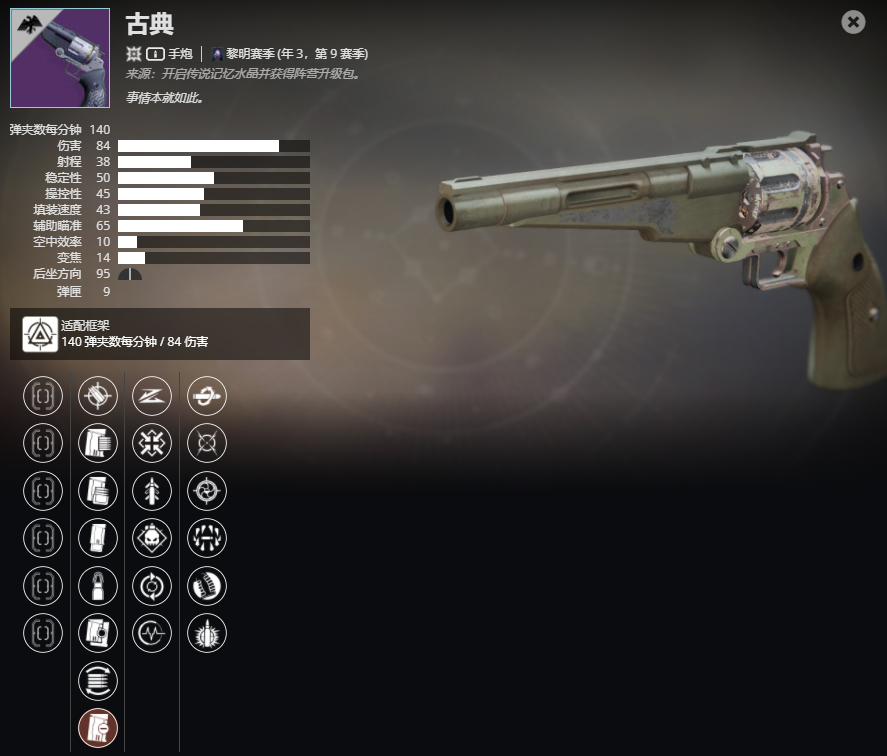The height and width of the screenshot is (756, 887).
Task: Choose the four inward arrows perk
Action: 152,443
